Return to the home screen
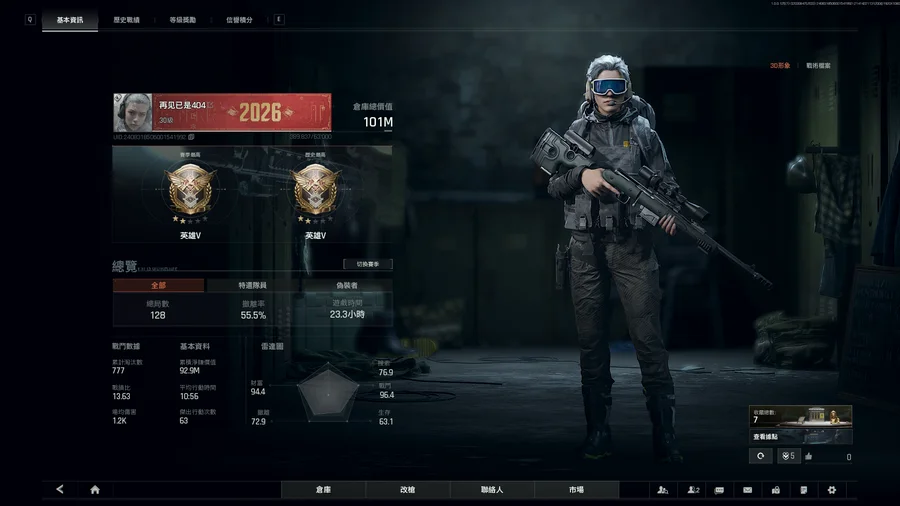 pos(95,490)
